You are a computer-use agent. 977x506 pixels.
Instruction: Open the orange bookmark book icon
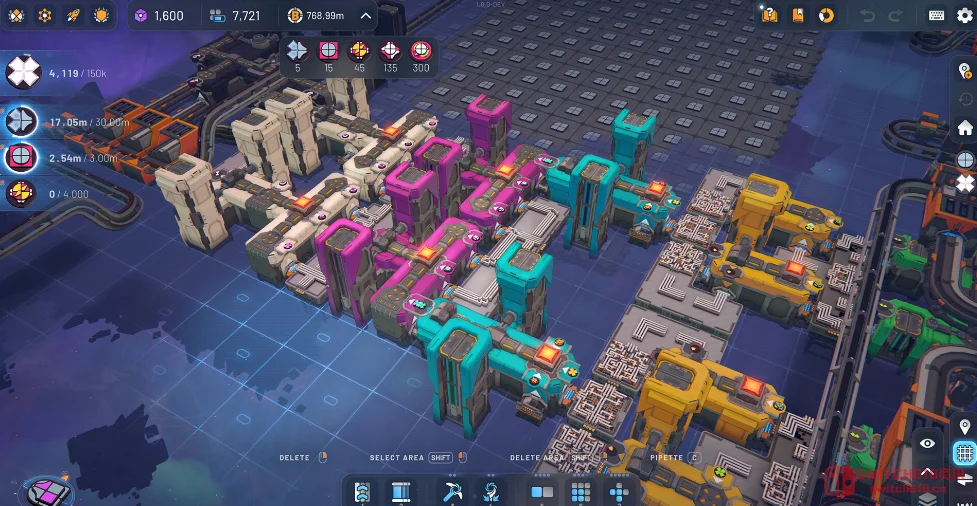(797, 15)
